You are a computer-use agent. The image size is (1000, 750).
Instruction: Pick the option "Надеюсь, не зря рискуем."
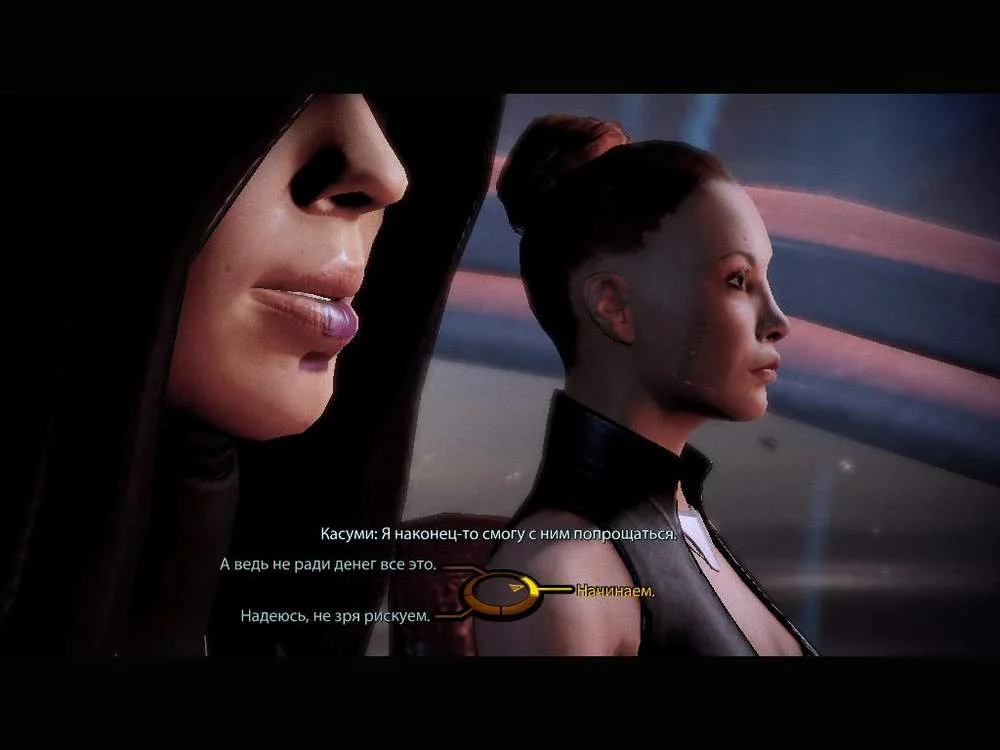(335, 616)
